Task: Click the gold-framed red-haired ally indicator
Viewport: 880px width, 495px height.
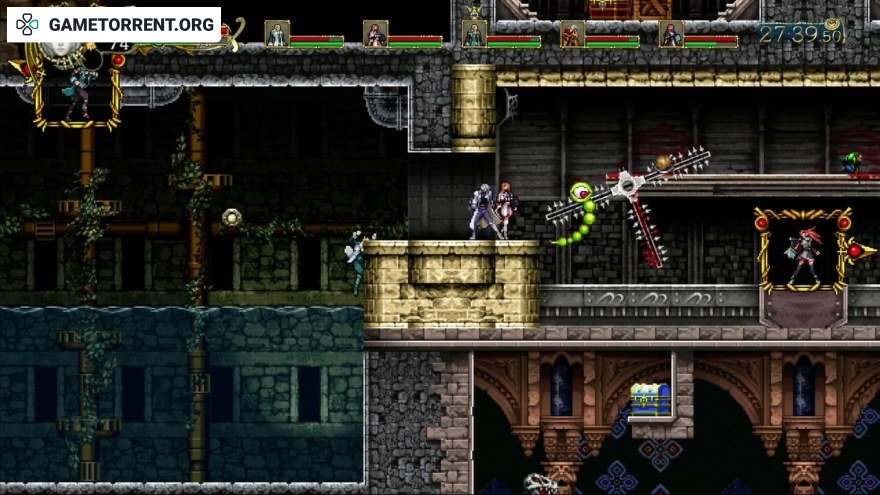Action: point(804,250)
